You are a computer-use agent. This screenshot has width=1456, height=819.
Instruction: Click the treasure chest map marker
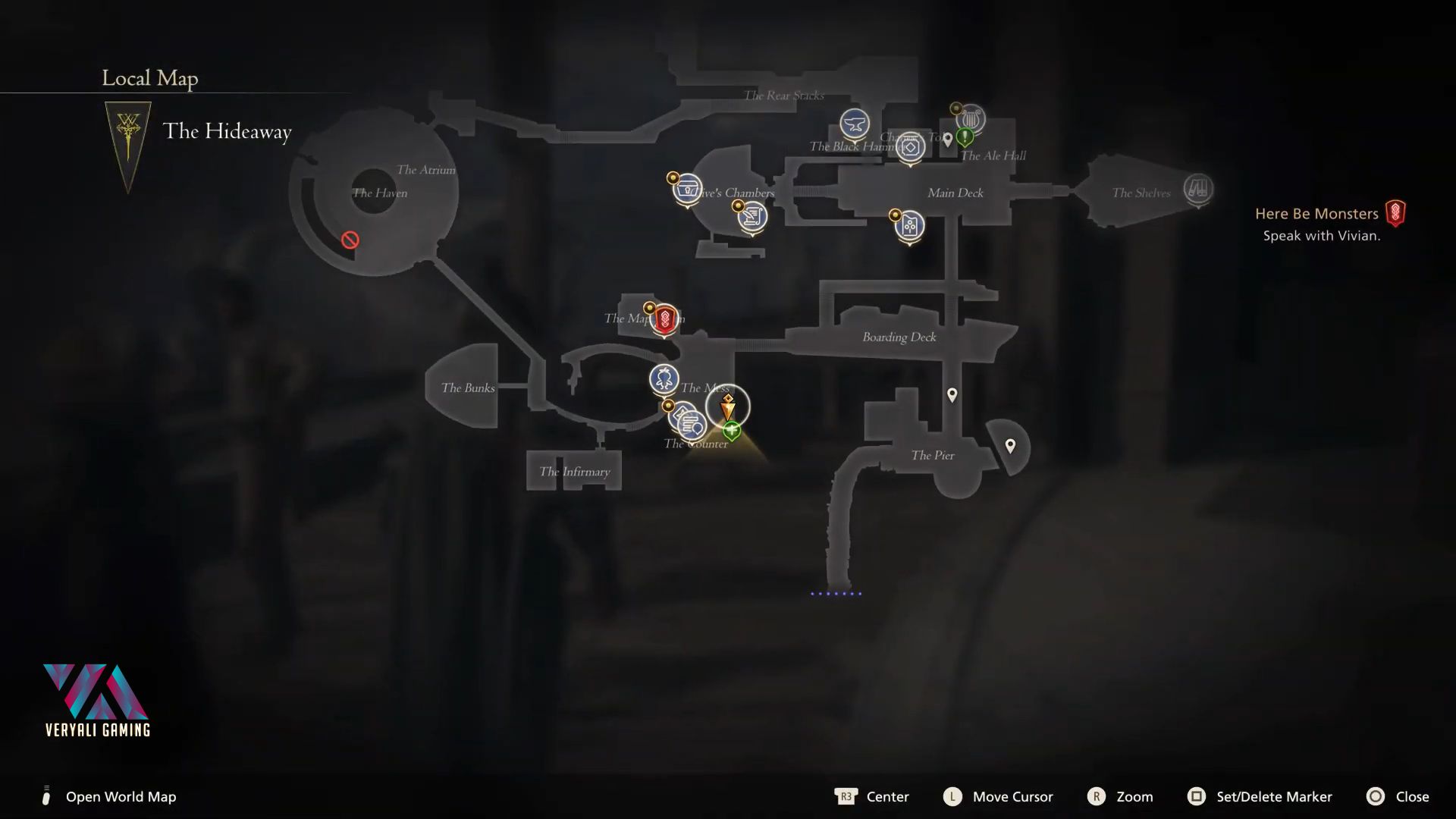688,187
